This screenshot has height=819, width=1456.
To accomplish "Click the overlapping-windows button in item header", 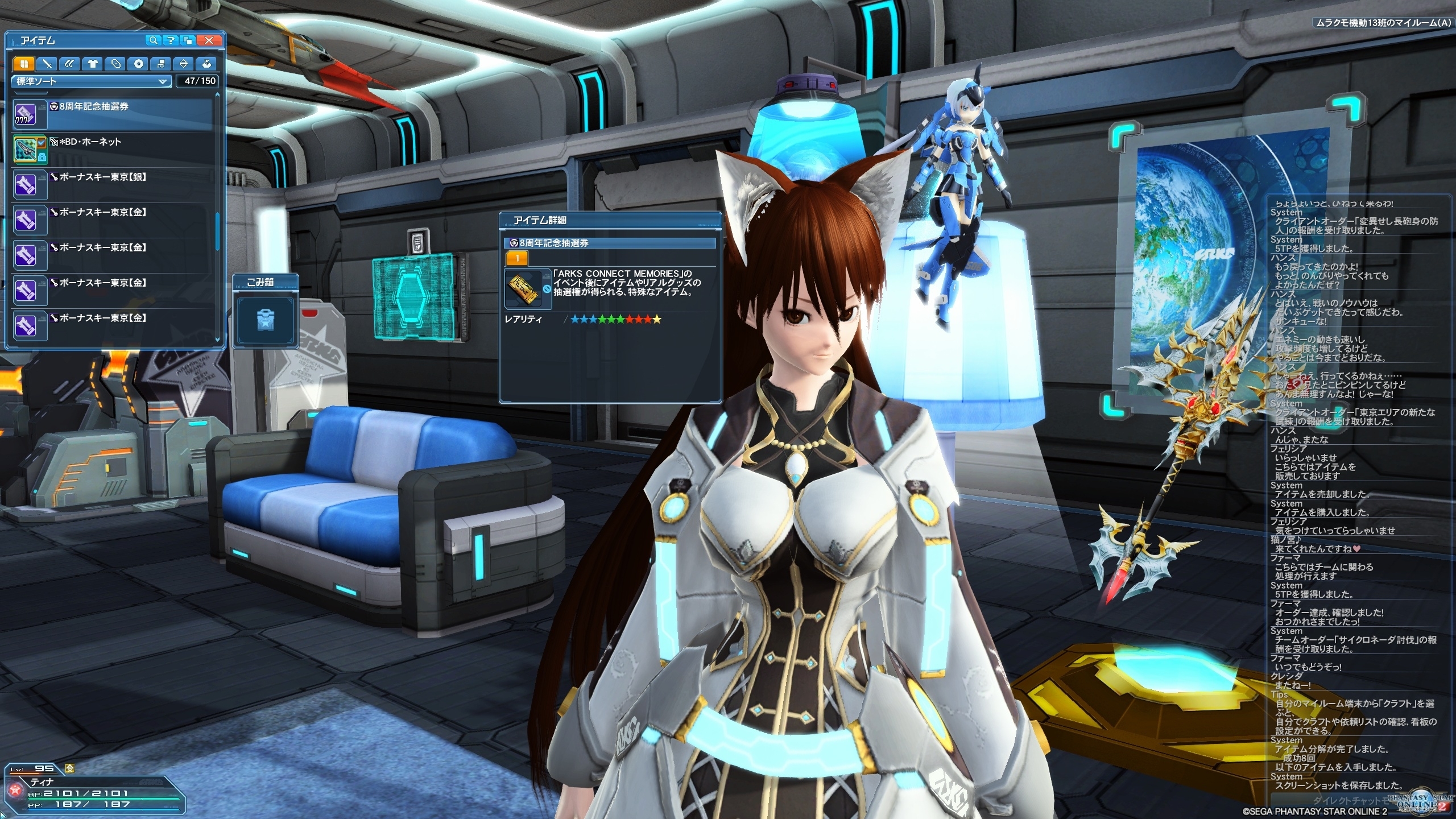I will point(188,40).
